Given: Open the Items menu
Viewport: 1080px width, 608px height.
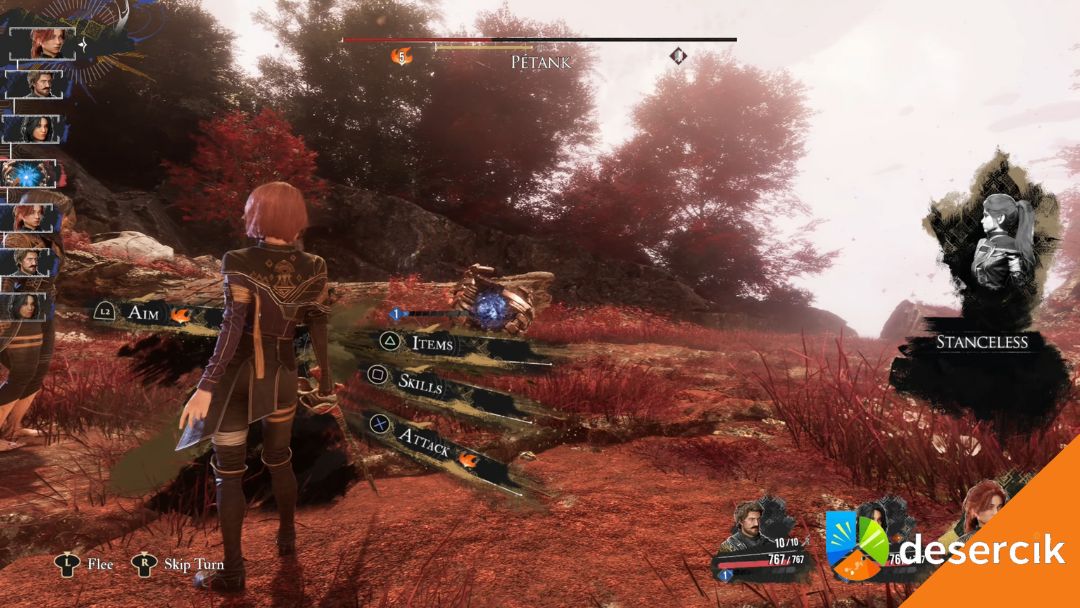Looking at the screenshot, I should [x=432, y=343].
